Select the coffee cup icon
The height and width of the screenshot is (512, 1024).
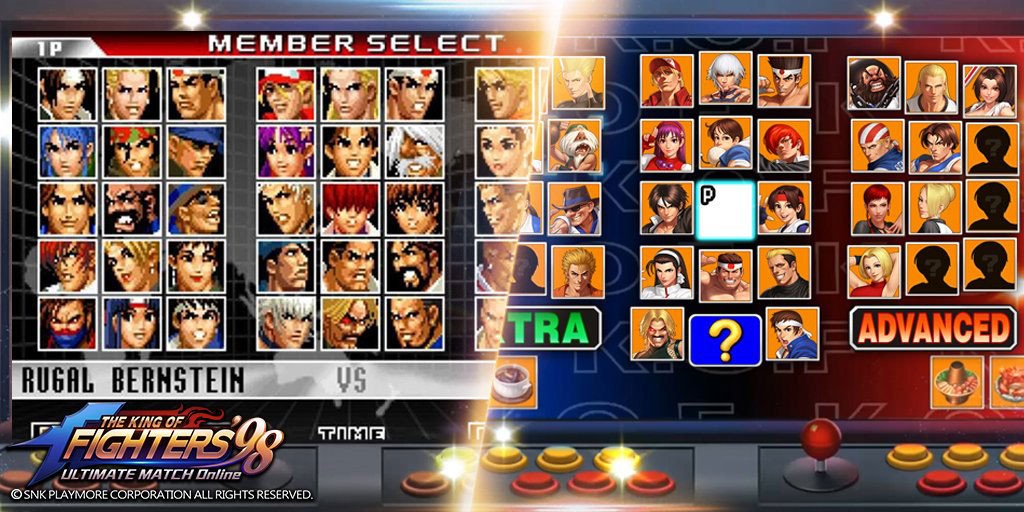click(x=514, y=383)
